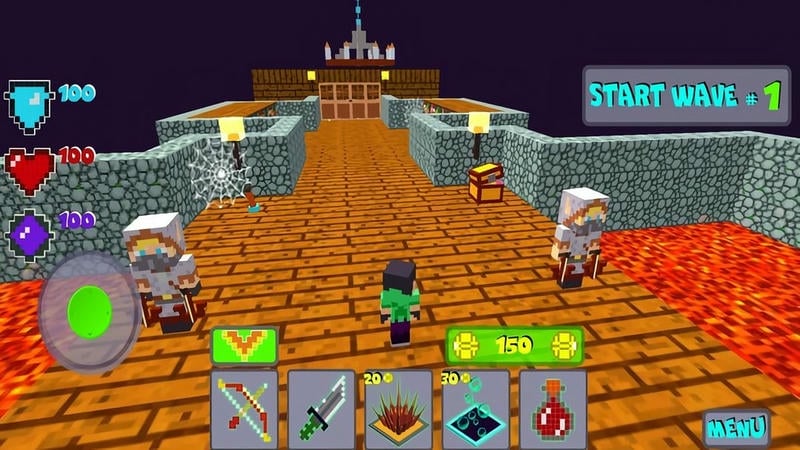Image resolution: width=800 pixels, height=450 pixels.
Task: Select the bow and arrow slot
Action: pyautogui.click(x=244, y=408)
